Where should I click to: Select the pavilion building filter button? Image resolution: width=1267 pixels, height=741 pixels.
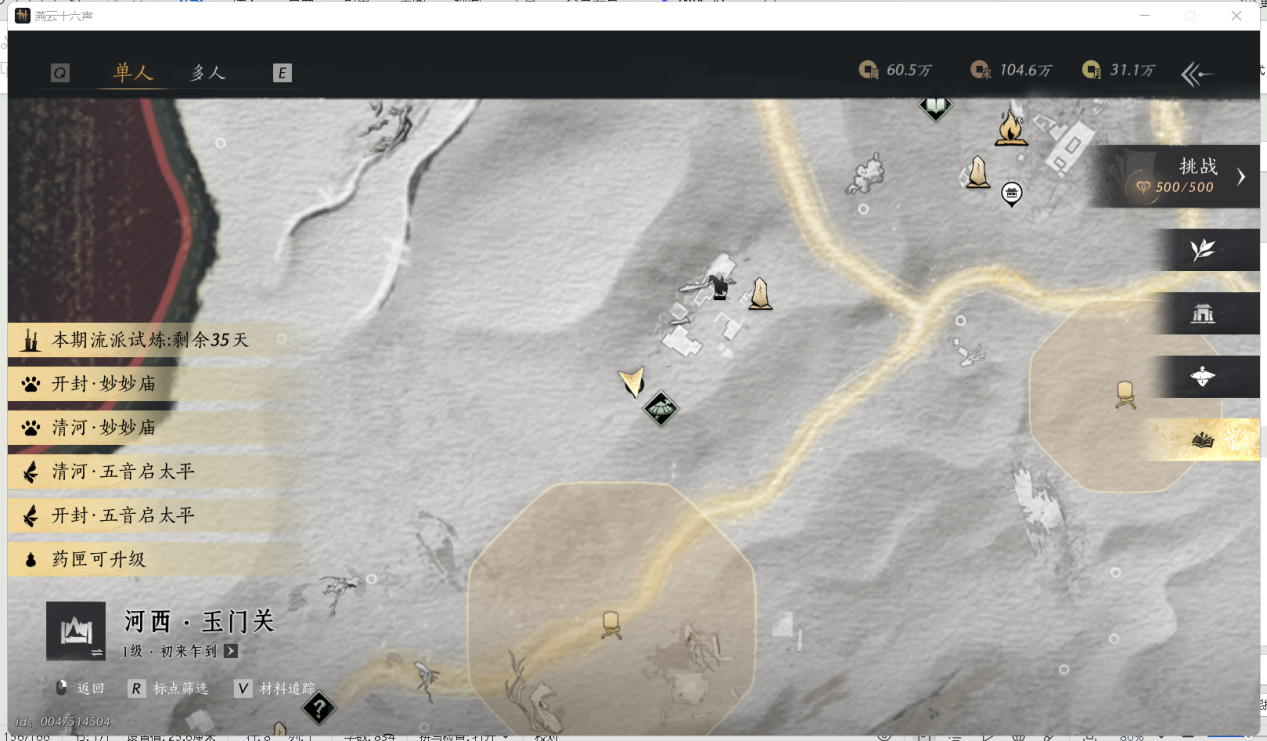(x=1202, y=314)
